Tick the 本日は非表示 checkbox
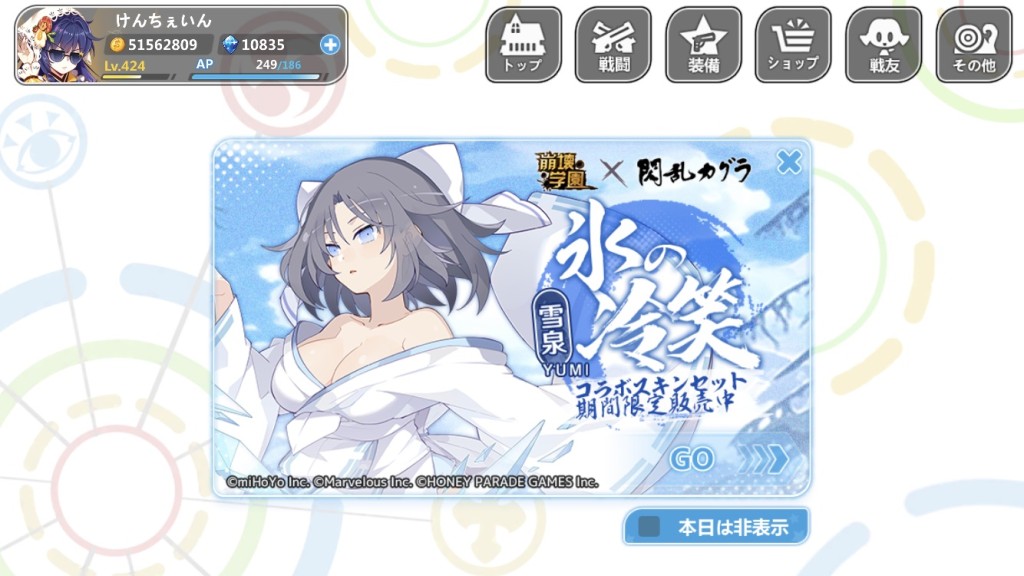1024x576 pixels. [x=650, y=527]
